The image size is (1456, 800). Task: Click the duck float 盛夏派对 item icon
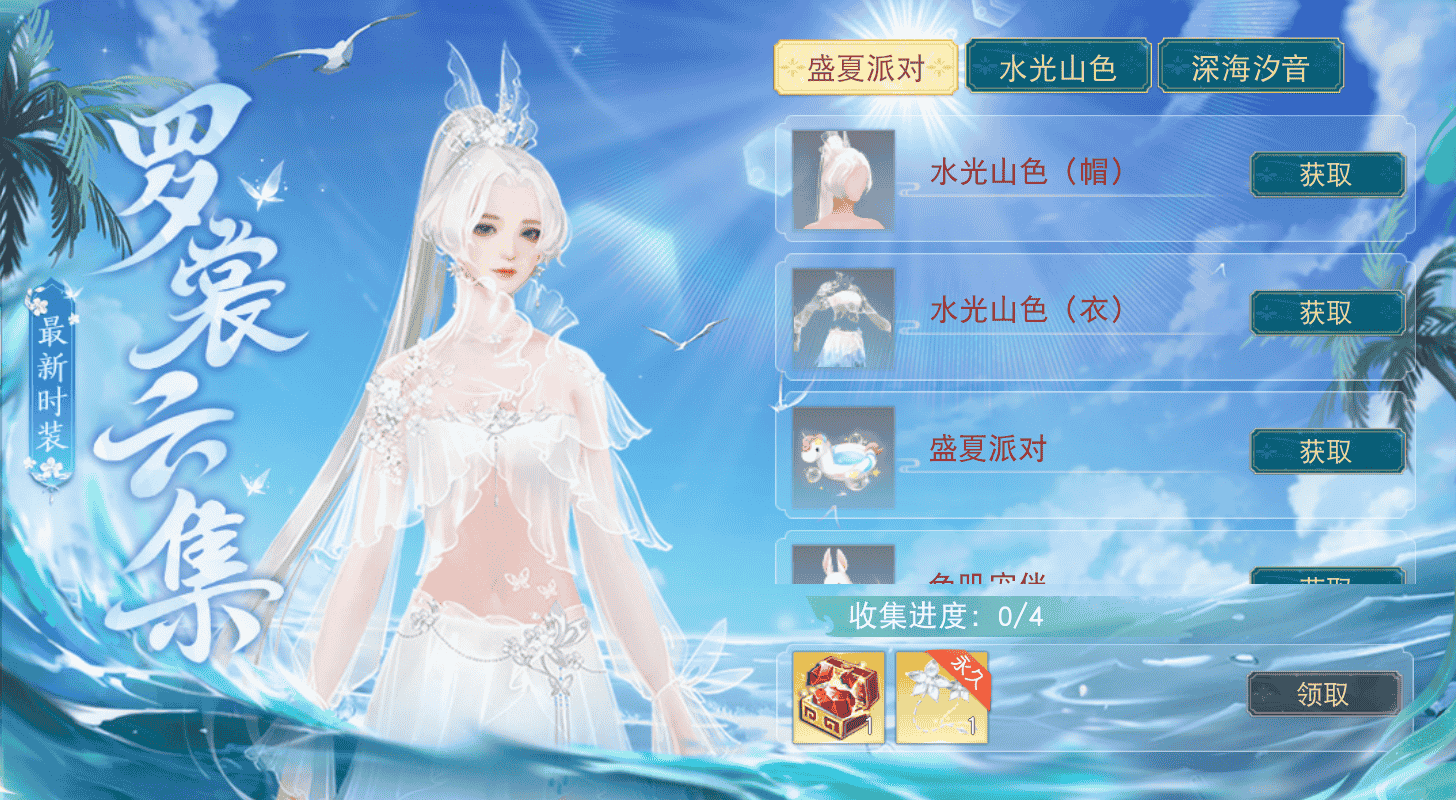click(841, 452)
